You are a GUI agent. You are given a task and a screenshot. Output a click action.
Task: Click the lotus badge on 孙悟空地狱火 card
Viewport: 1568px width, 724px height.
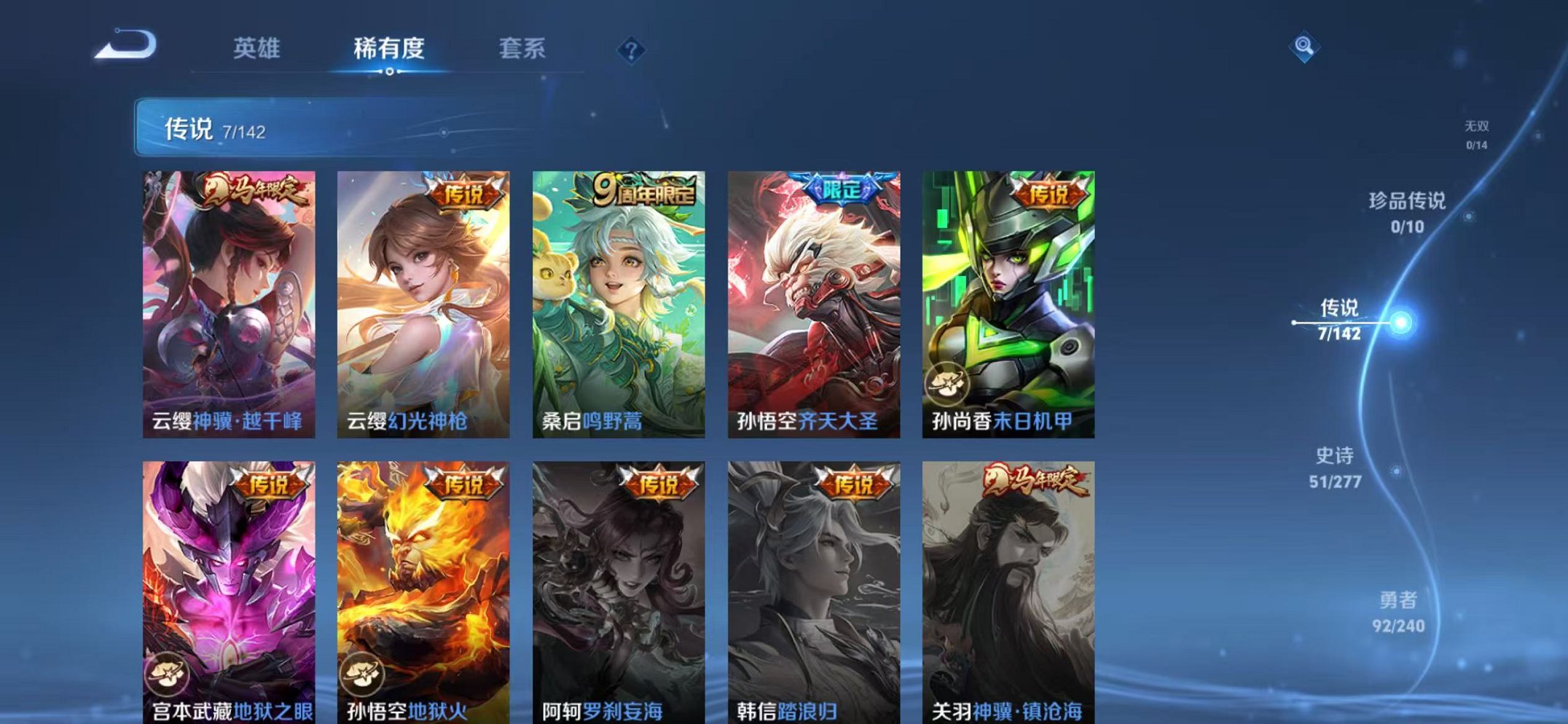363,674
